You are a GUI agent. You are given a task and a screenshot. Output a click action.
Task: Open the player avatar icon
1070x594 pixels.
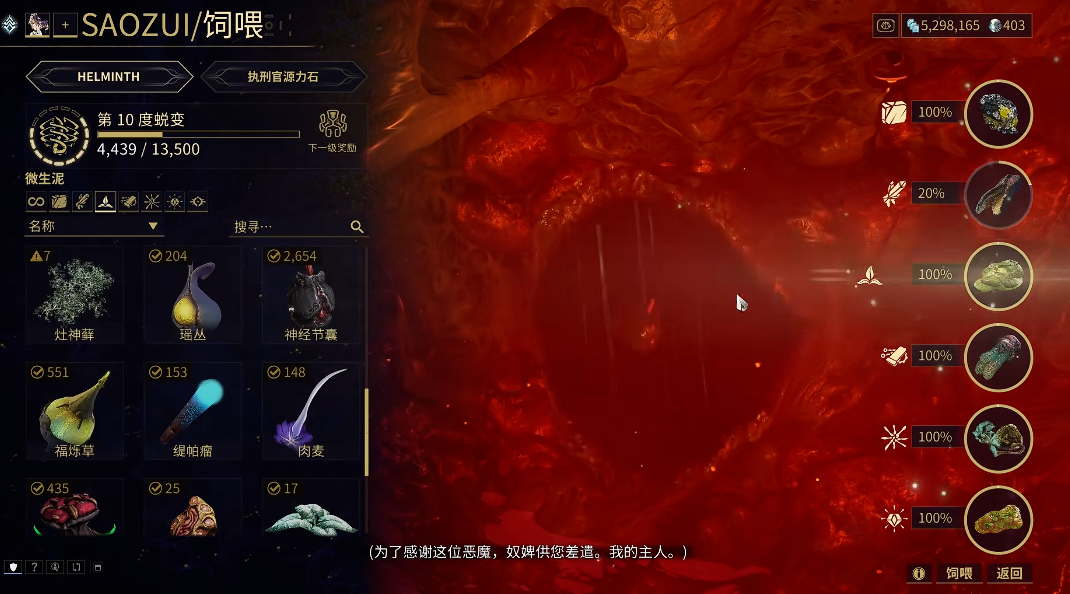pyautogui.click(x=38, y=24)
